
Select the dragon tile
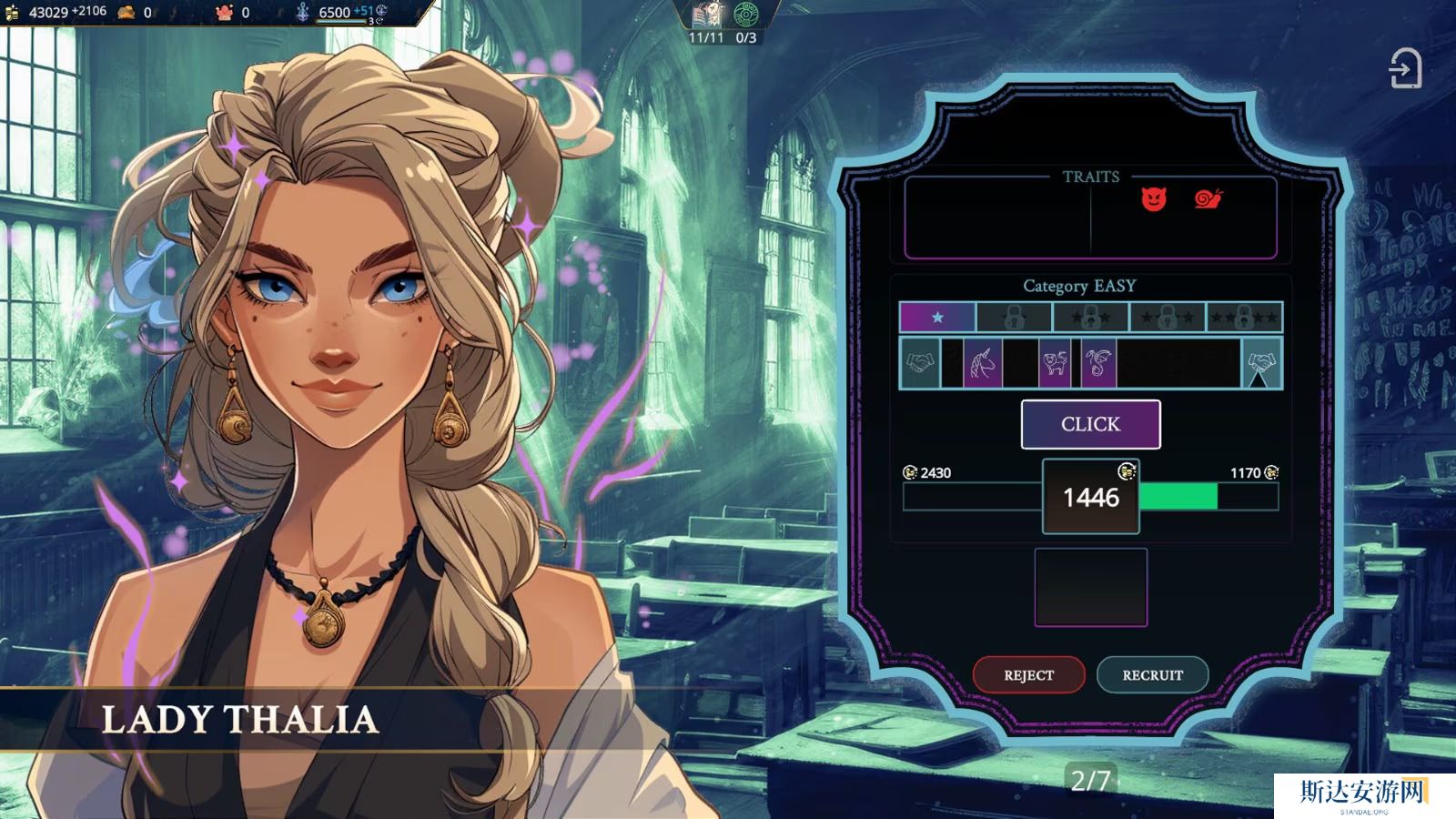pyautogui.click(x=1098, y=364)
